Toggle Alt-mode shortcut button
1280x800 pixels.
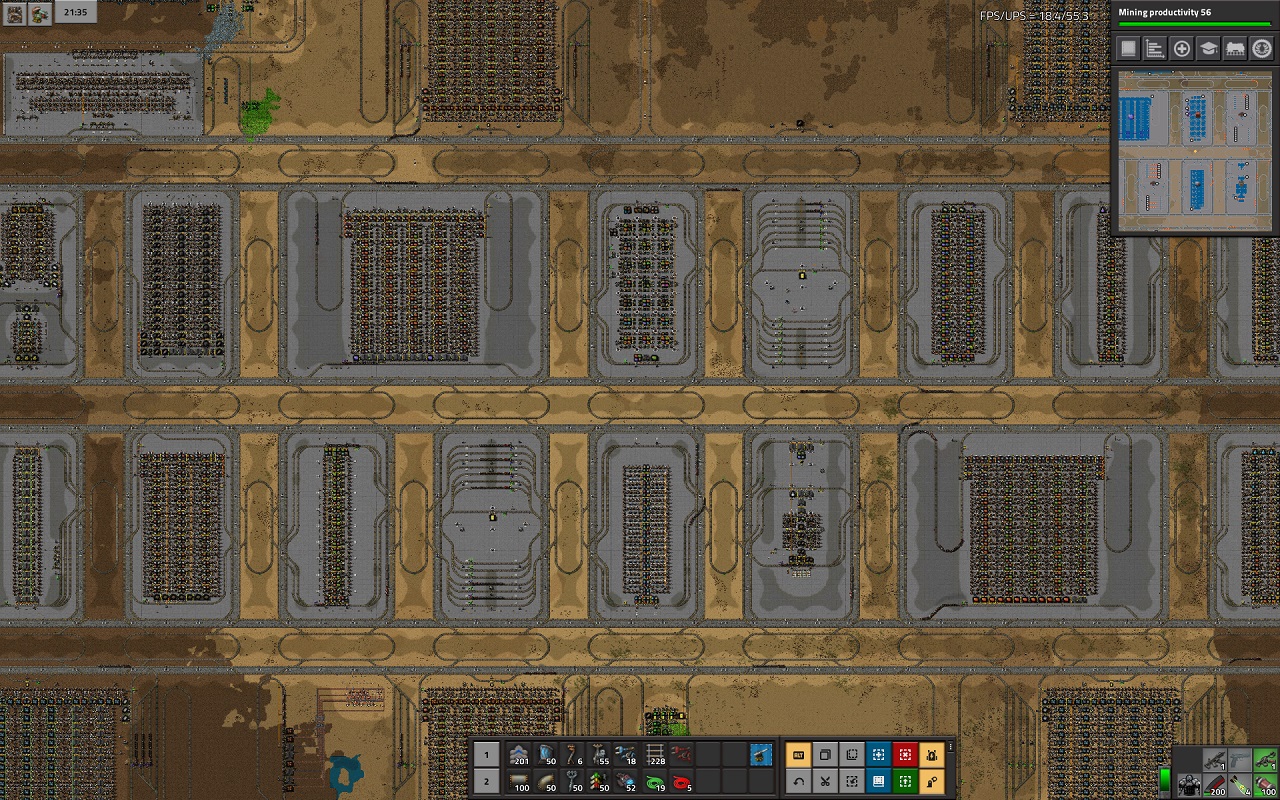[798, 755]
